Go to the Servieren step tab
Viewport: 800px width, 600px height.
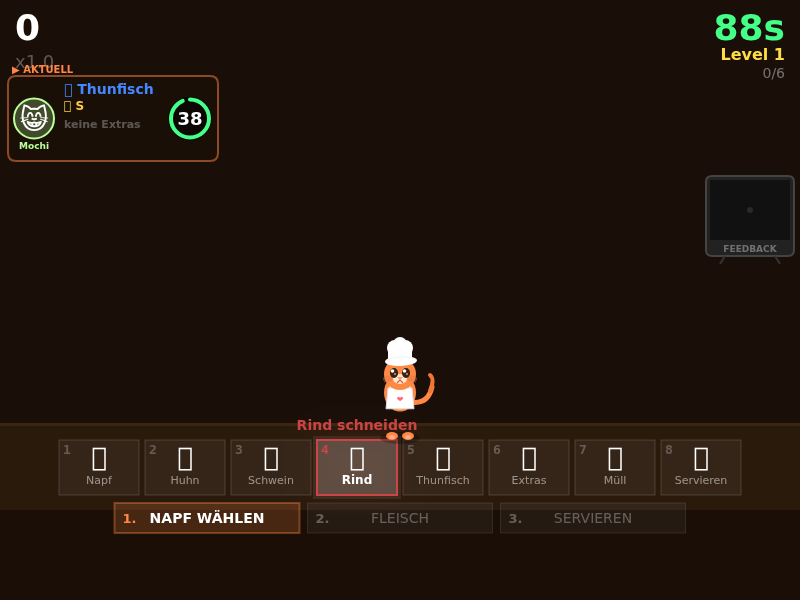point(593,518)
